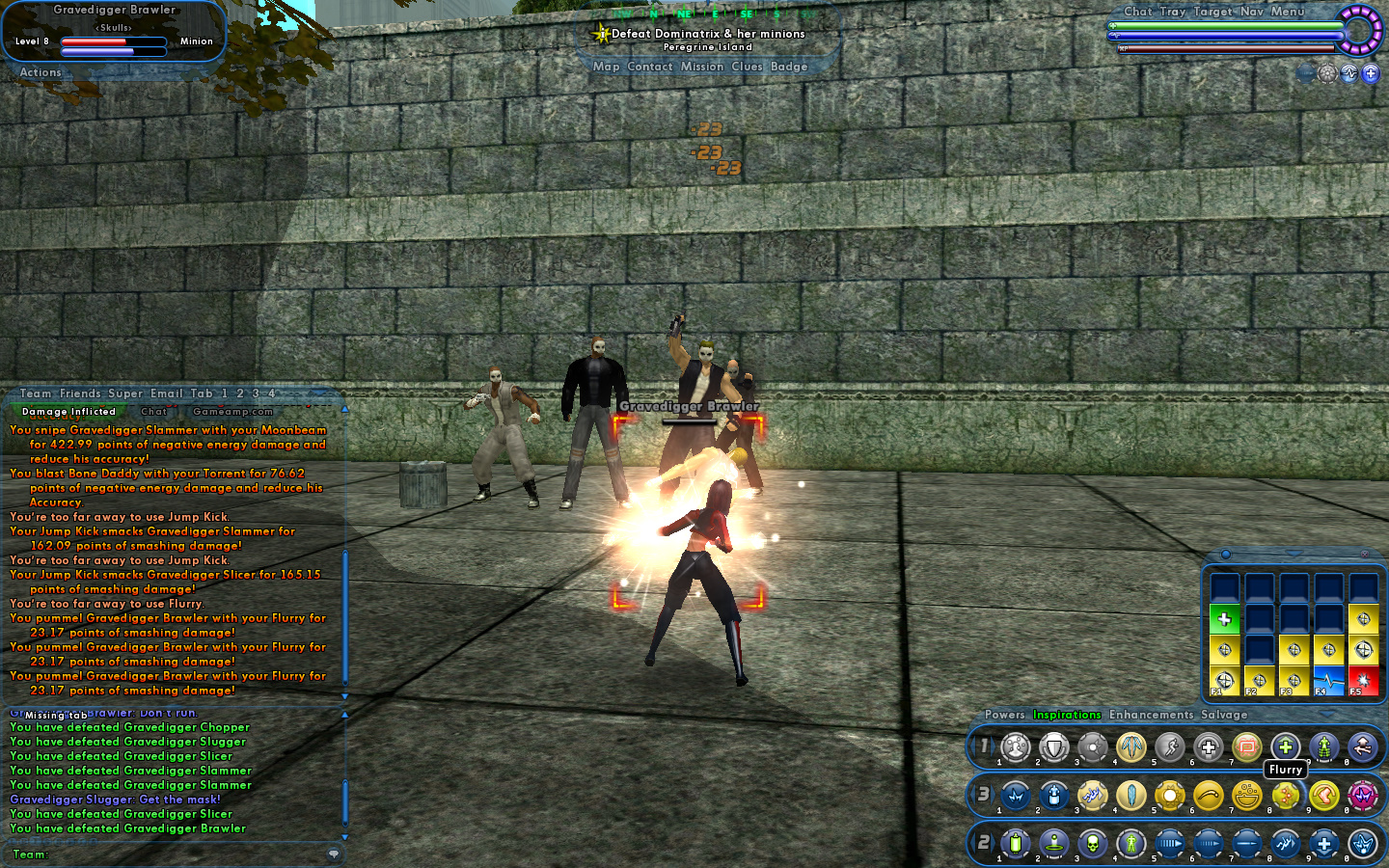Use the green skull power

pyautogui.click(x=1092, y=844)
